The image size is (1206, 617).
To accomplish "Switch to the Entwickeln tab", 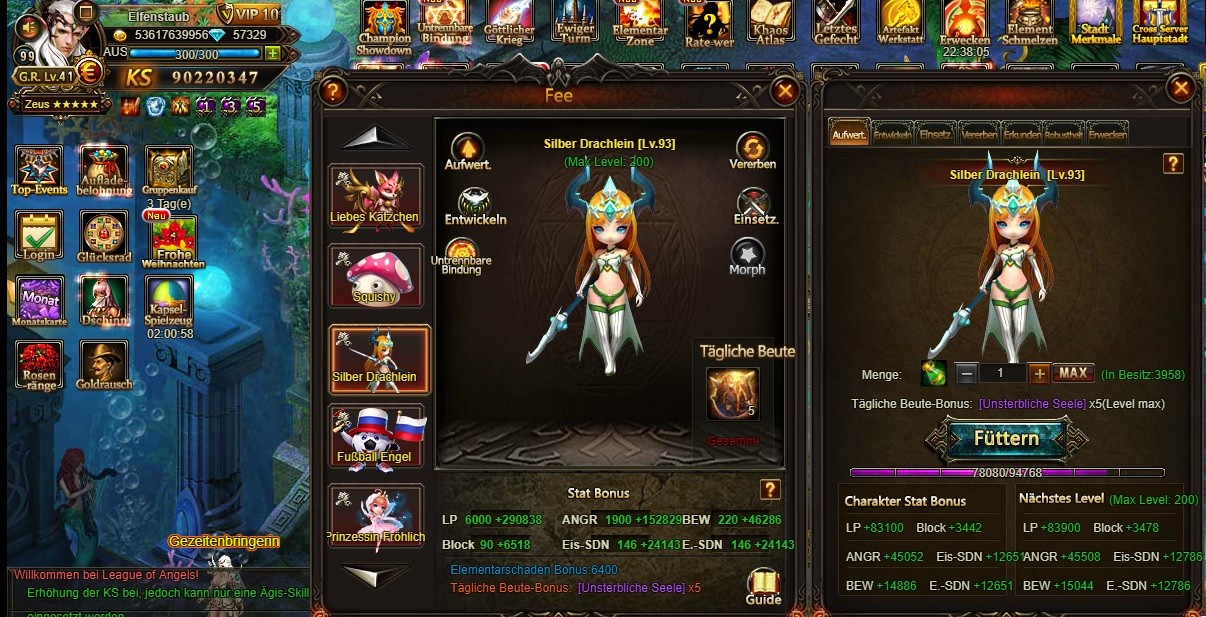I will pos(892,134).
